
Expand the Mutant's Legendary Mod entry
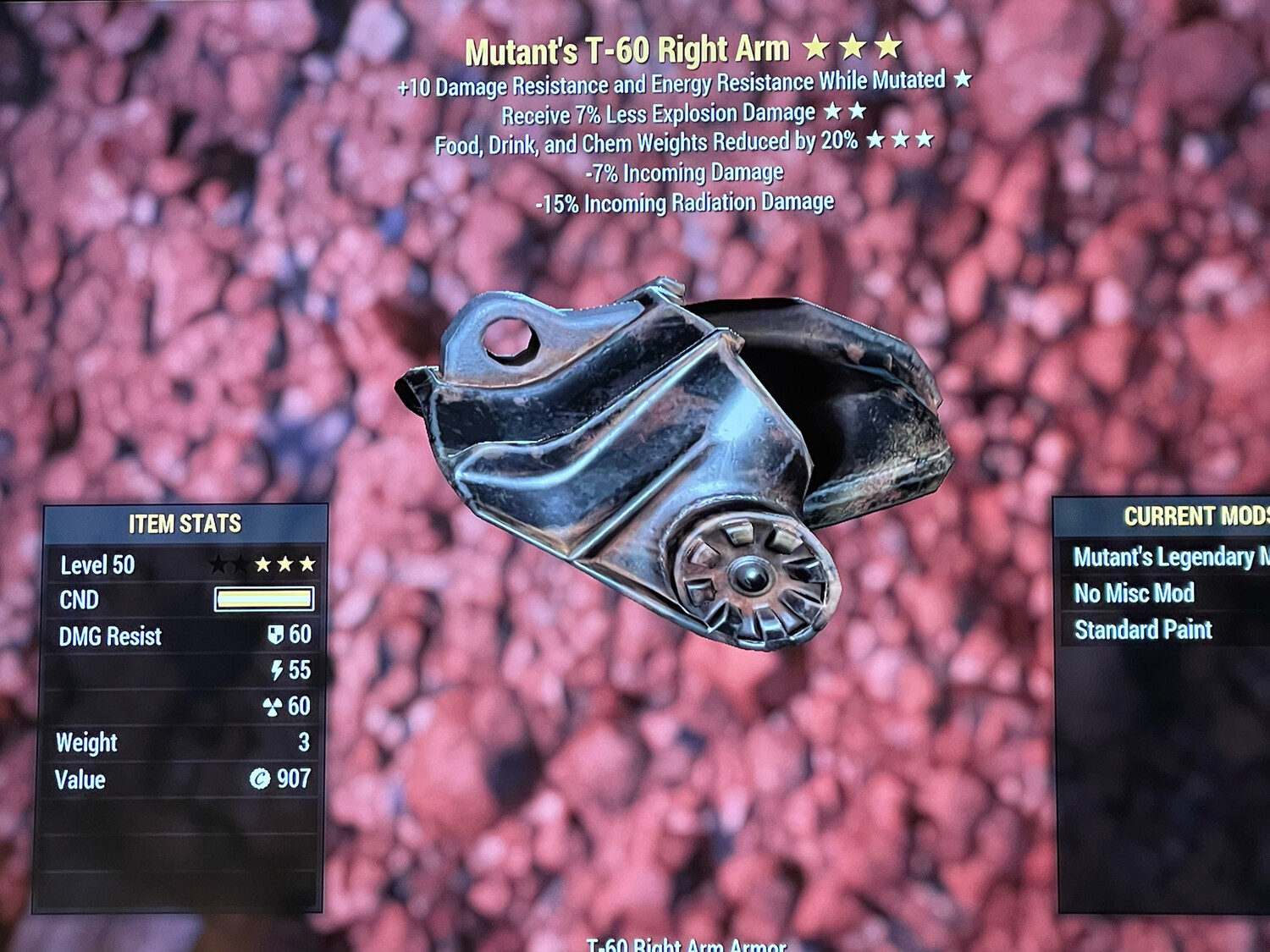[1169, 558]
